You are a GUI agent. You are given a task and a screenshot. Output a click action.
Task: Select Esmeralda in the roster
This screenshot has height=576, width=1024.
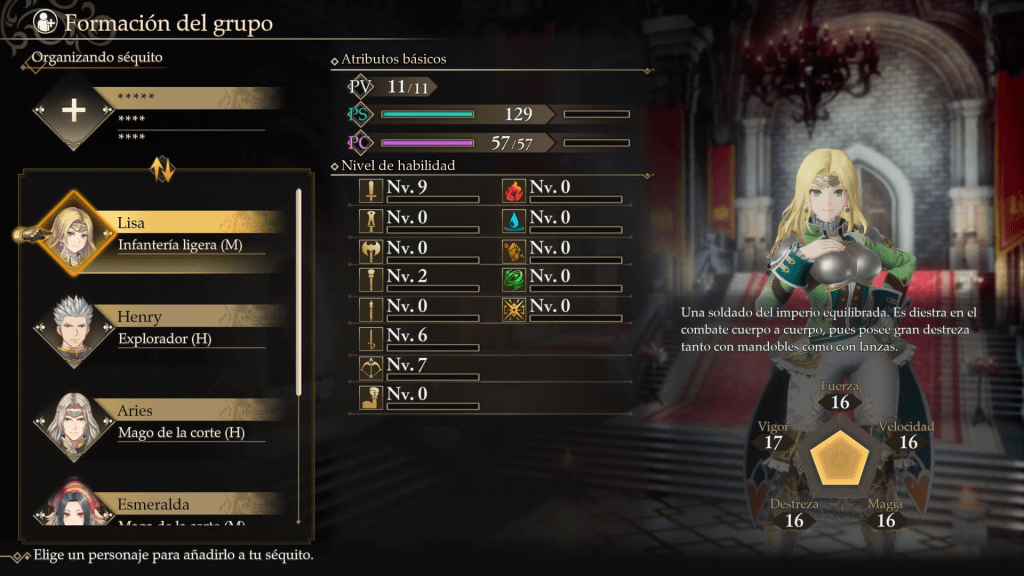pos(160,507)
